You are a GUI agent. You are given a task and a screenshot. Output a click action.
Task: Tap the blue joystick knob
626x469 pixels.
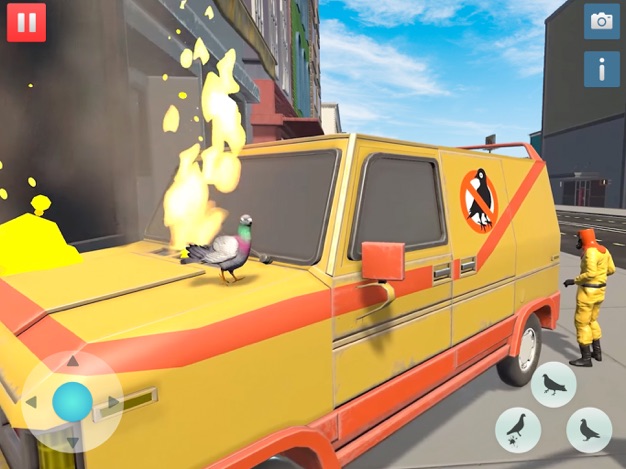tap(72, 402)
